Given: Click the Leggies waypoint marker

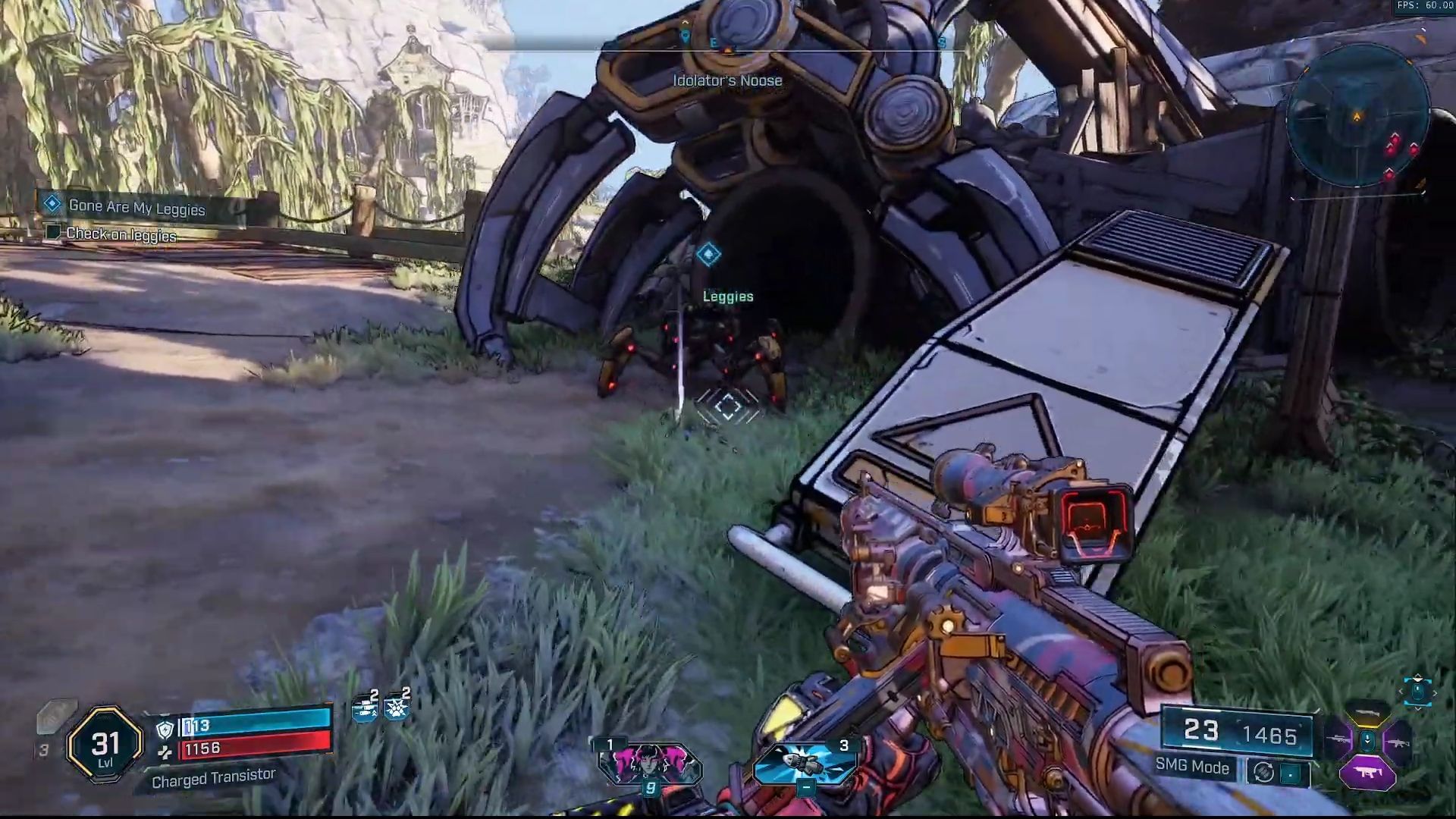Looking at the screenshot, I should (x=708, y=253).
